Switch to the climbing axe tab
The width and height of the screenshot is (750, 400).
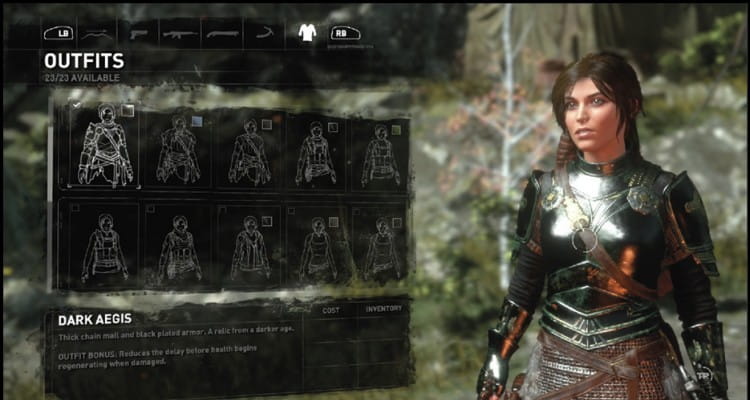pyautogui.click(x=264, y=32)
